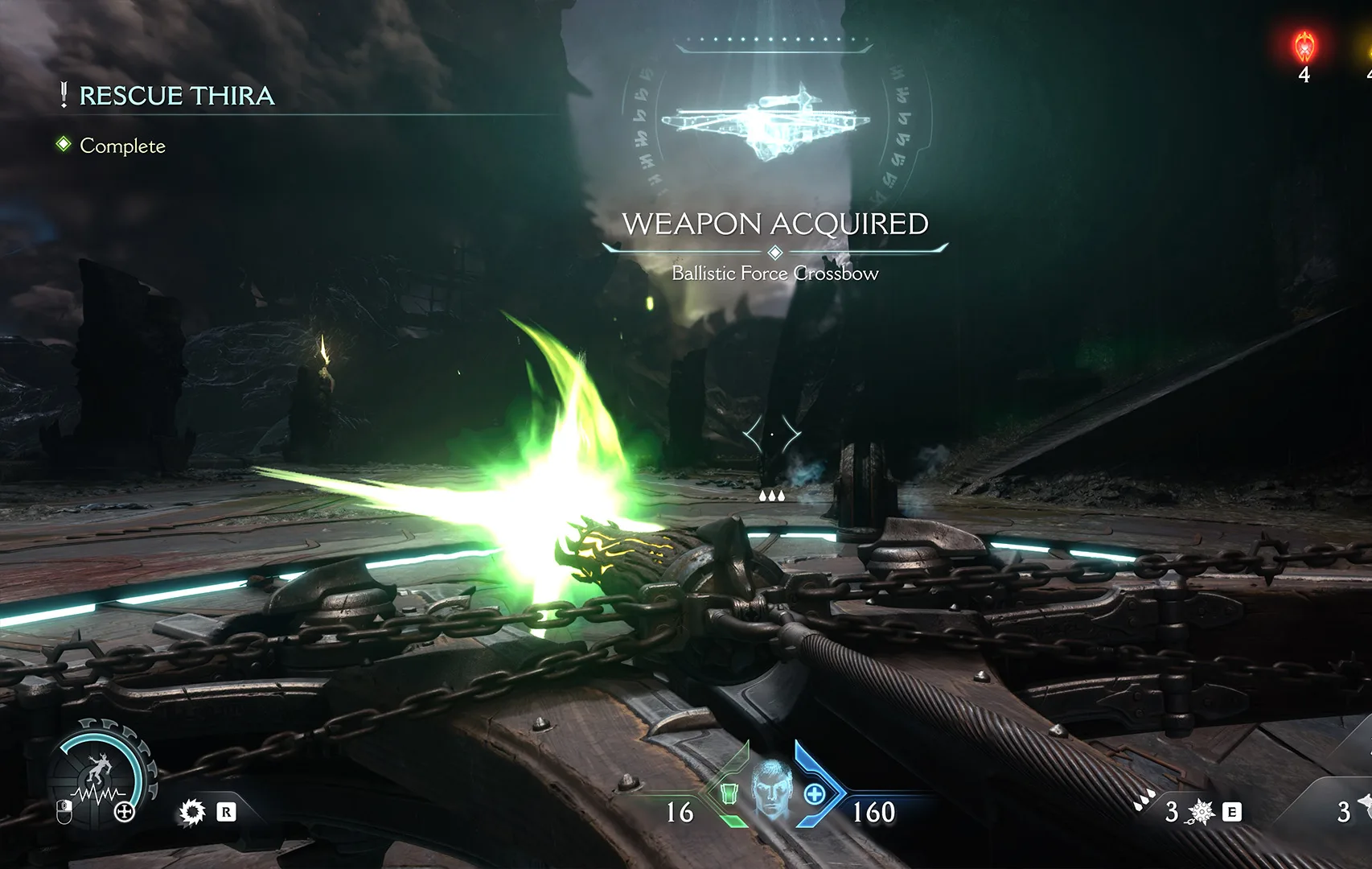The width and height of the screenshot is (1372, 869).
Task: Click the three droplet markers above the pillar
Action: coord(772,496)
